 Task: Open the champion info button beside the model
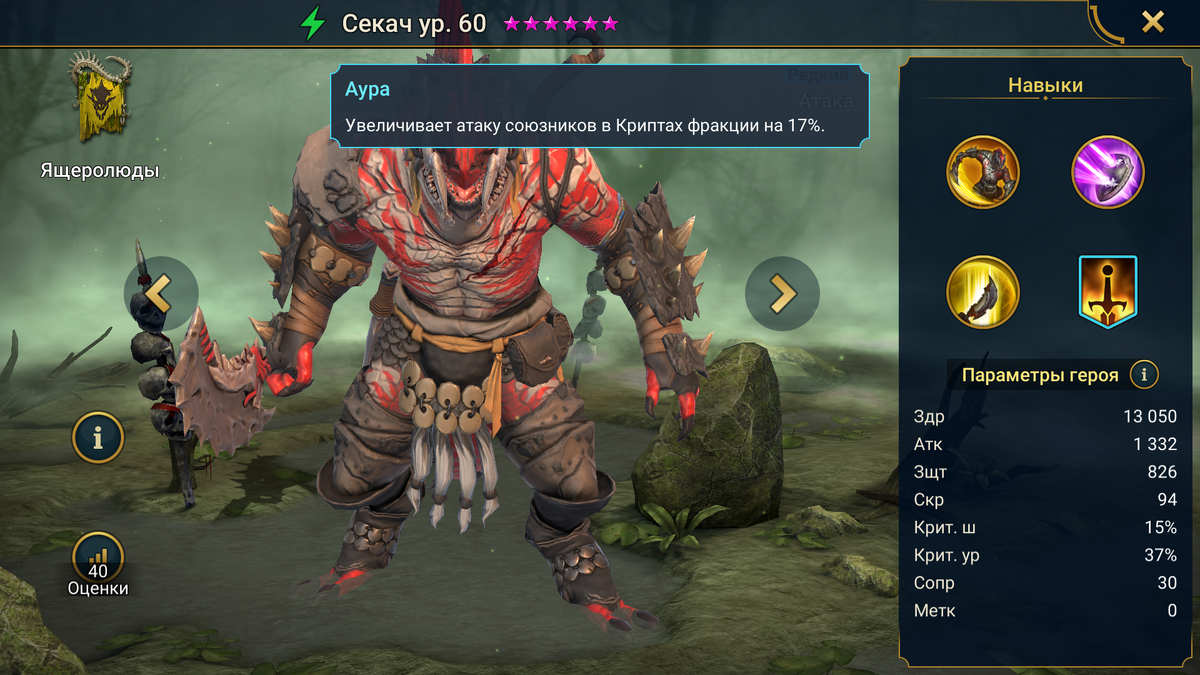click(x=98, y=438)
